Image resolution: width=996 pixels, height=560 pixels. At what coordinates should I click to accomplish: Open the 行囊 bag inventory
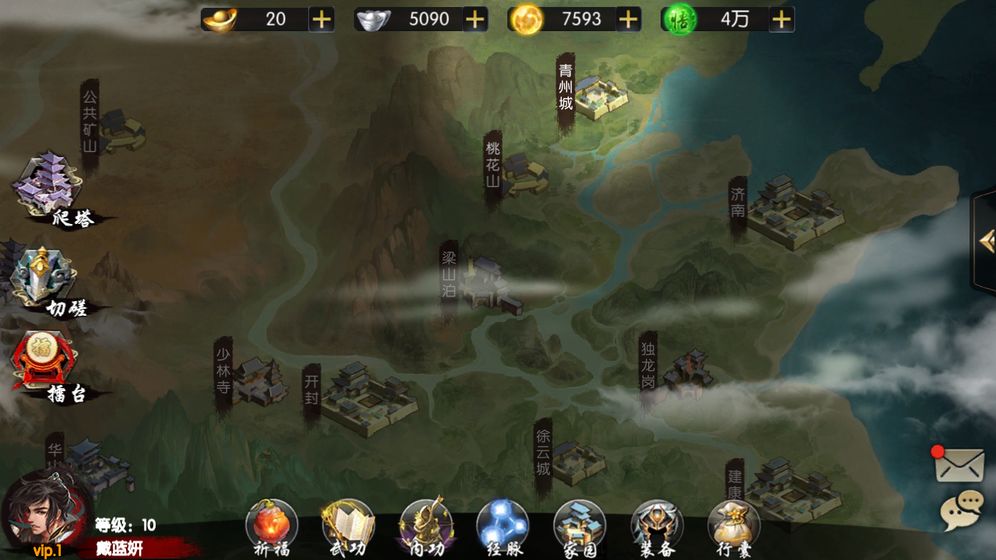[x=733, y=526]
